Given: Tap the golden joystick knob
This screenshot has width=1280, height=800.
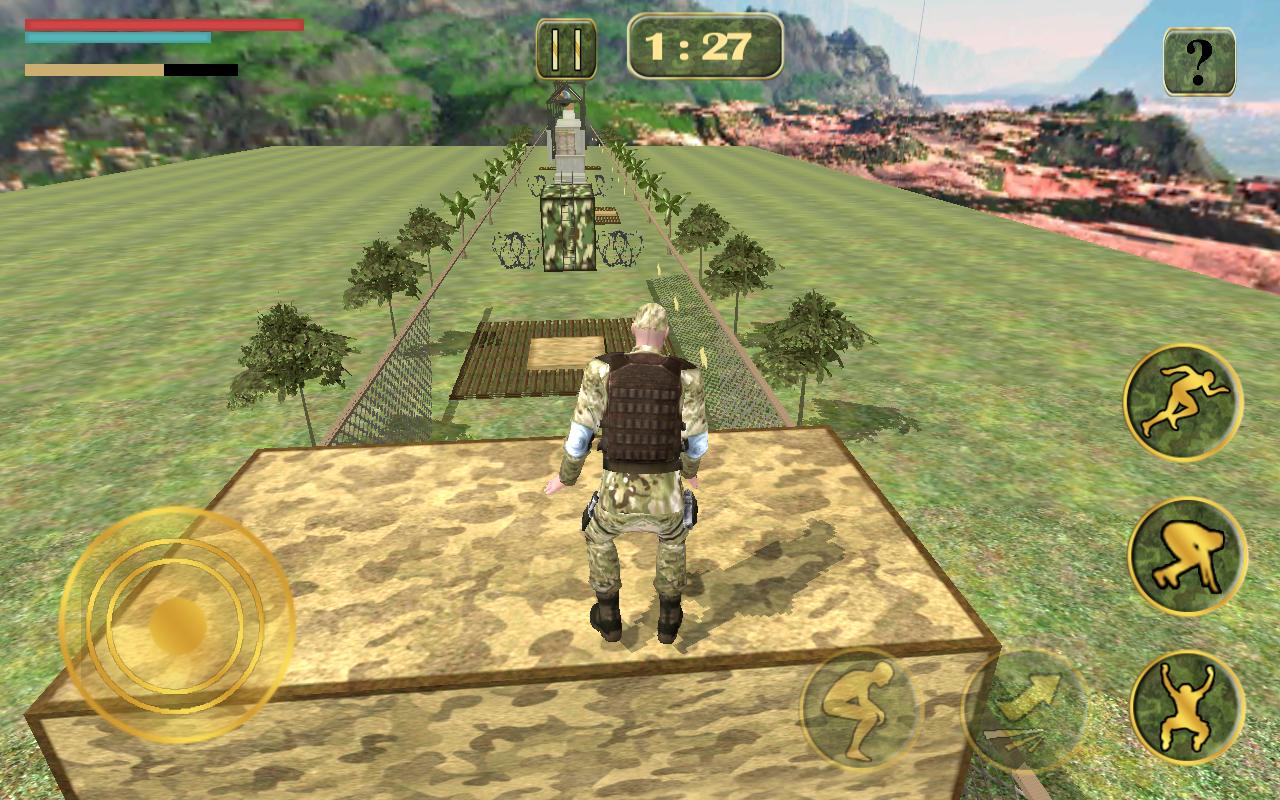Looking at the screenshot, I should [x=178, y=626].
